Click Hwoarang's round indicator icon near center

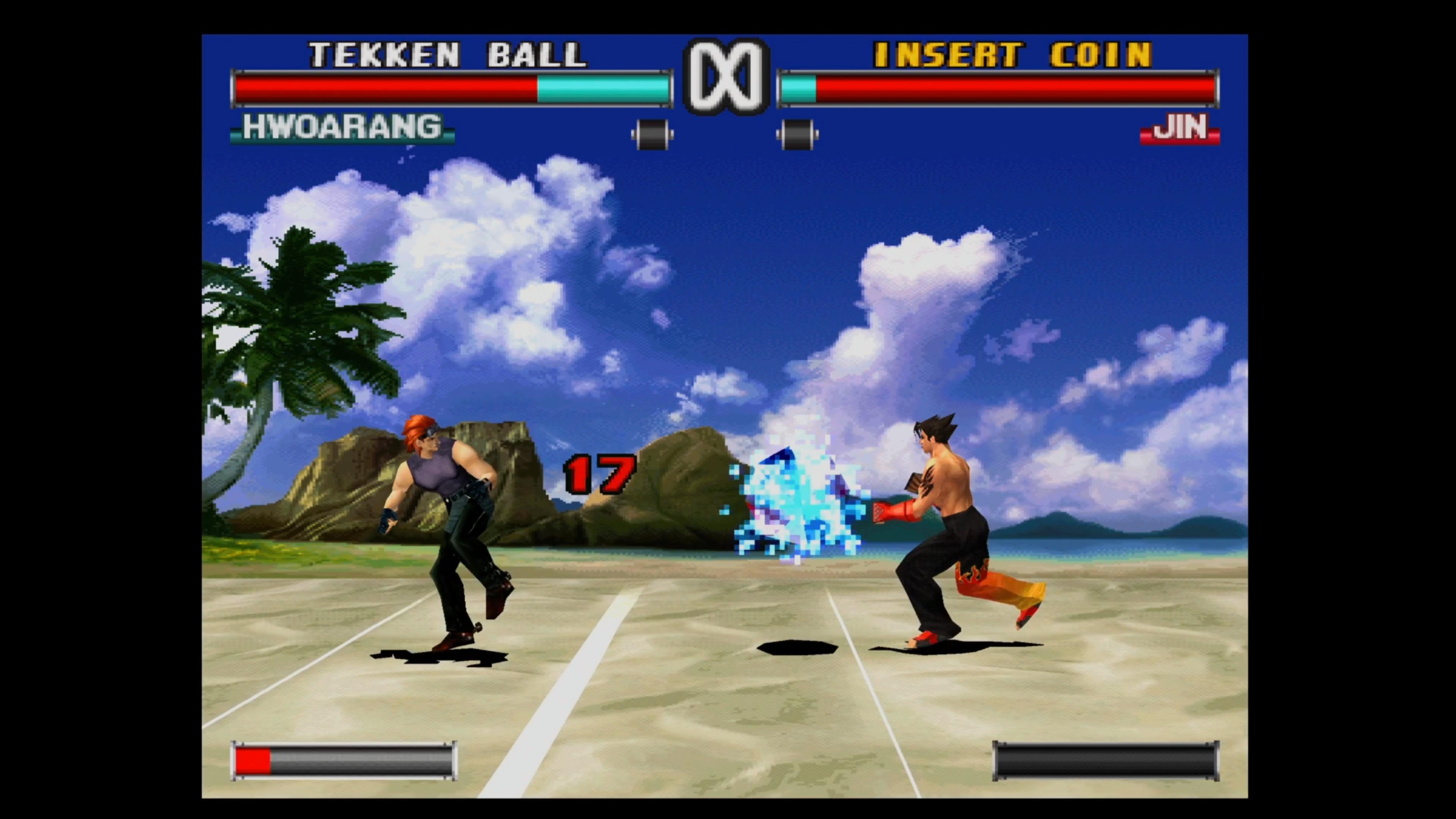(652, 133)
